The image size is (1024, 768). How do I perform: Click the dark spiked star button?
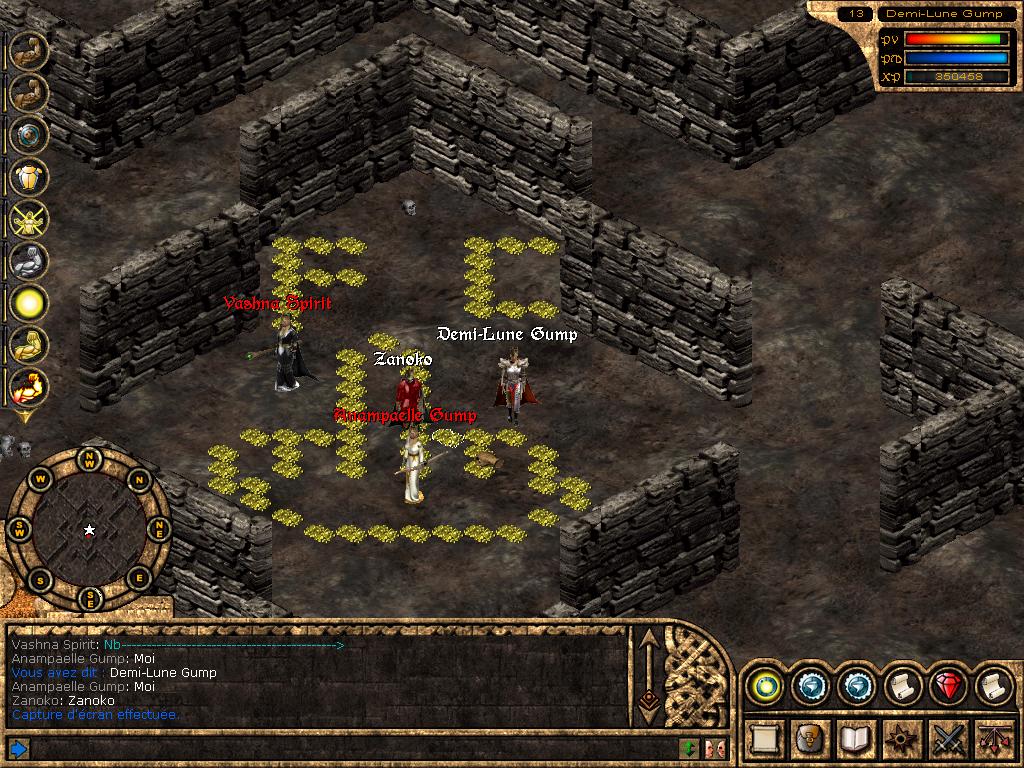click(x=901, y=739)
